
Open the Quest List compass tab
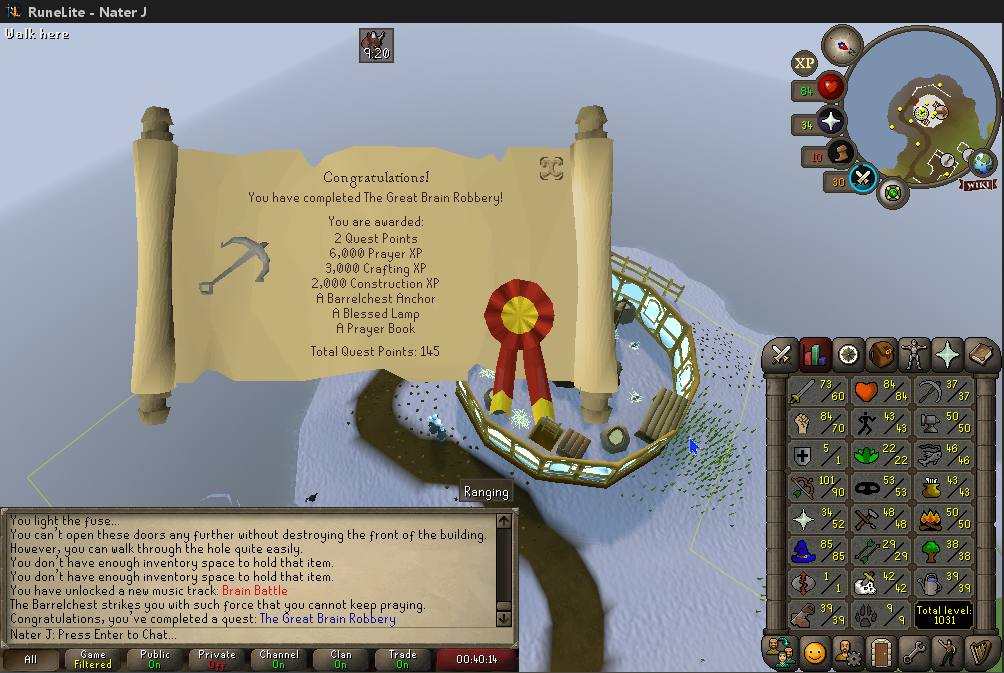pyautogui.click(x=848, y=354)
